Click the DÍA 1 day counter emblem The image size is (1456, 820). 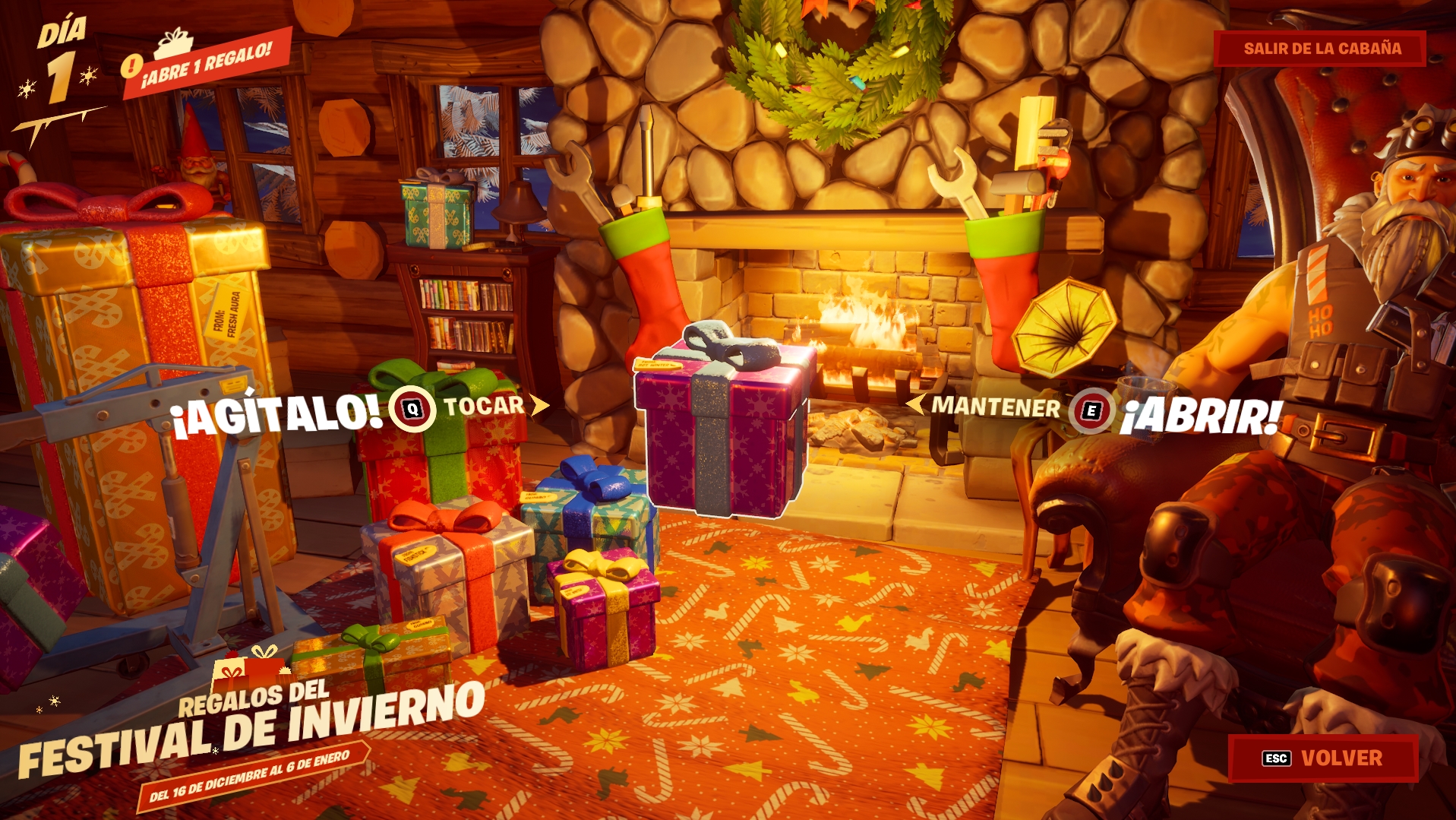(63, 53)
